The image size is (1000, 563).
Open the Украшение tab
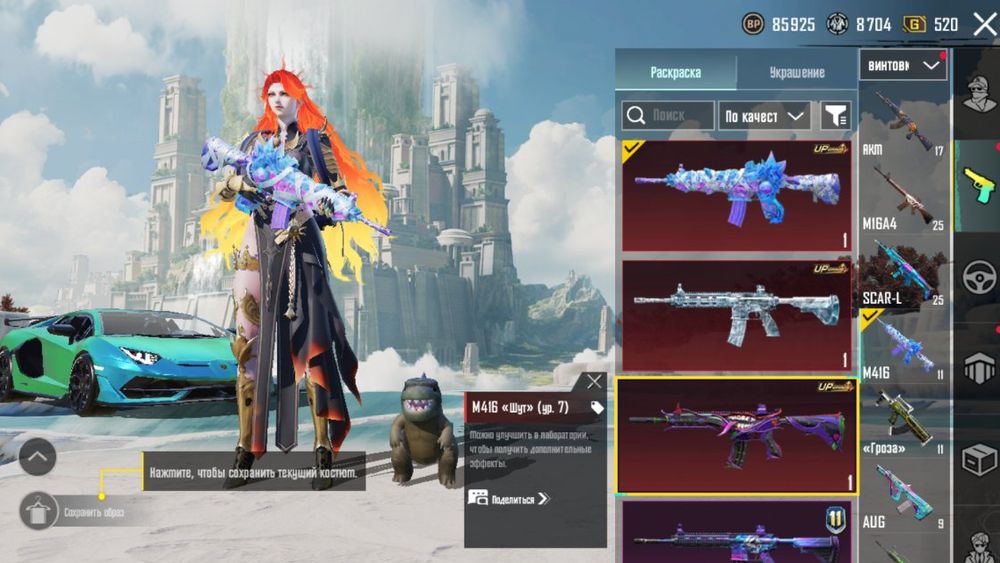click(x=796, y=72)
